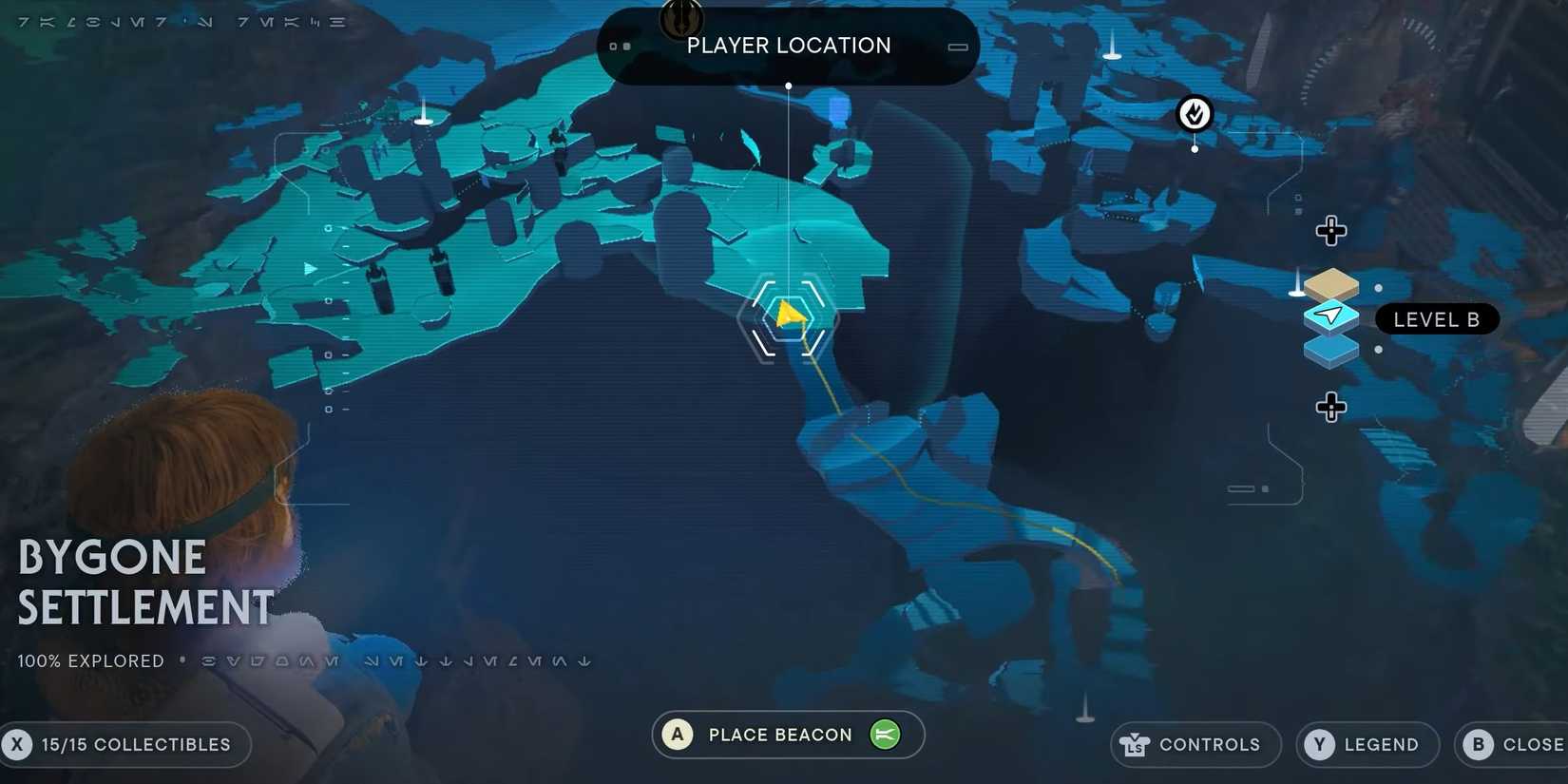Open the Controls panel
Viewport: 1568px width, 784px height.
point(1195,744)
